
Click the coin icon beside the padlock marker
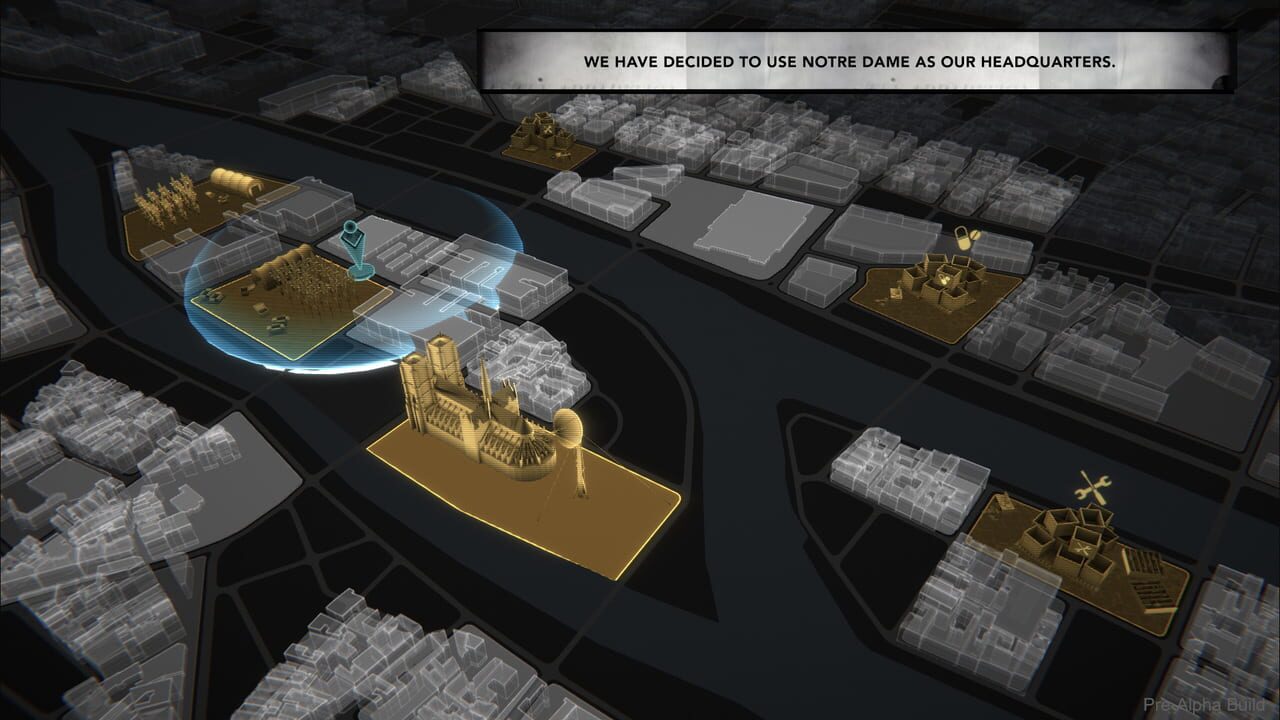click(976, 235)
